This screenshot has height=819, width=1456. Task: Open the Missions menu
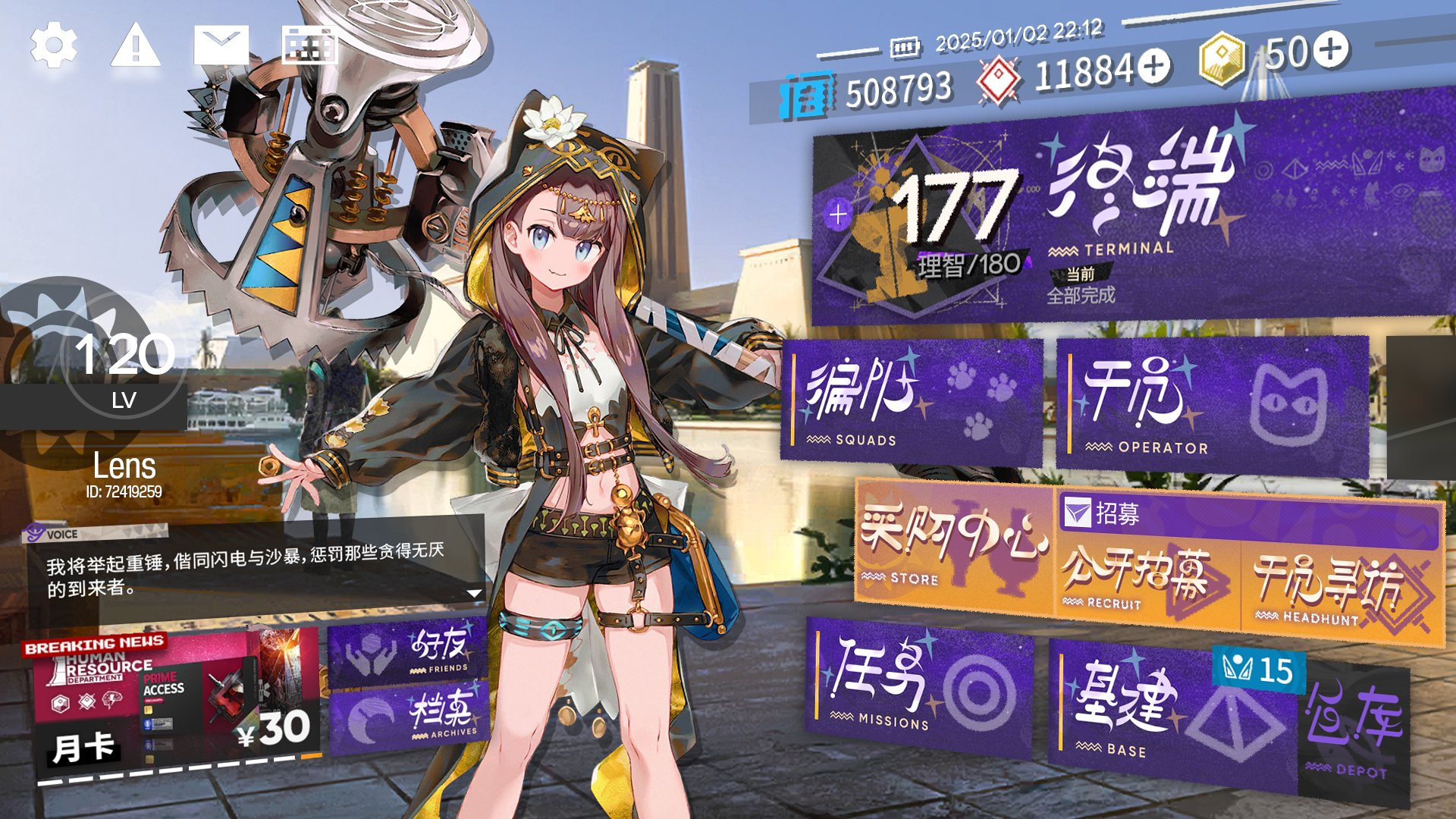[919, 686]
